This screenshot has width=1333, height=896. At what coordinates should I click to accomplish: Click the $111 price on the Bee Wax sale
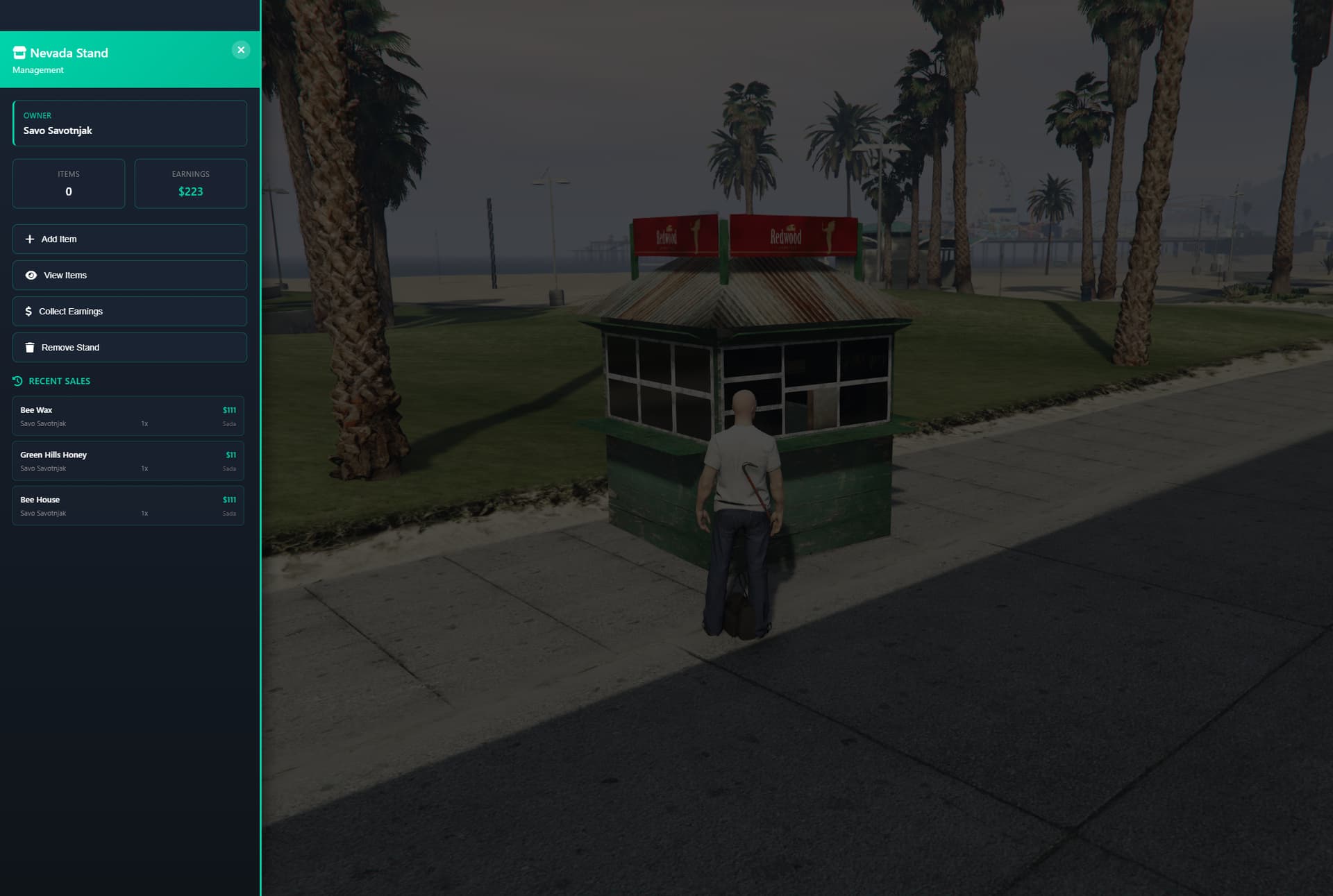229,409
